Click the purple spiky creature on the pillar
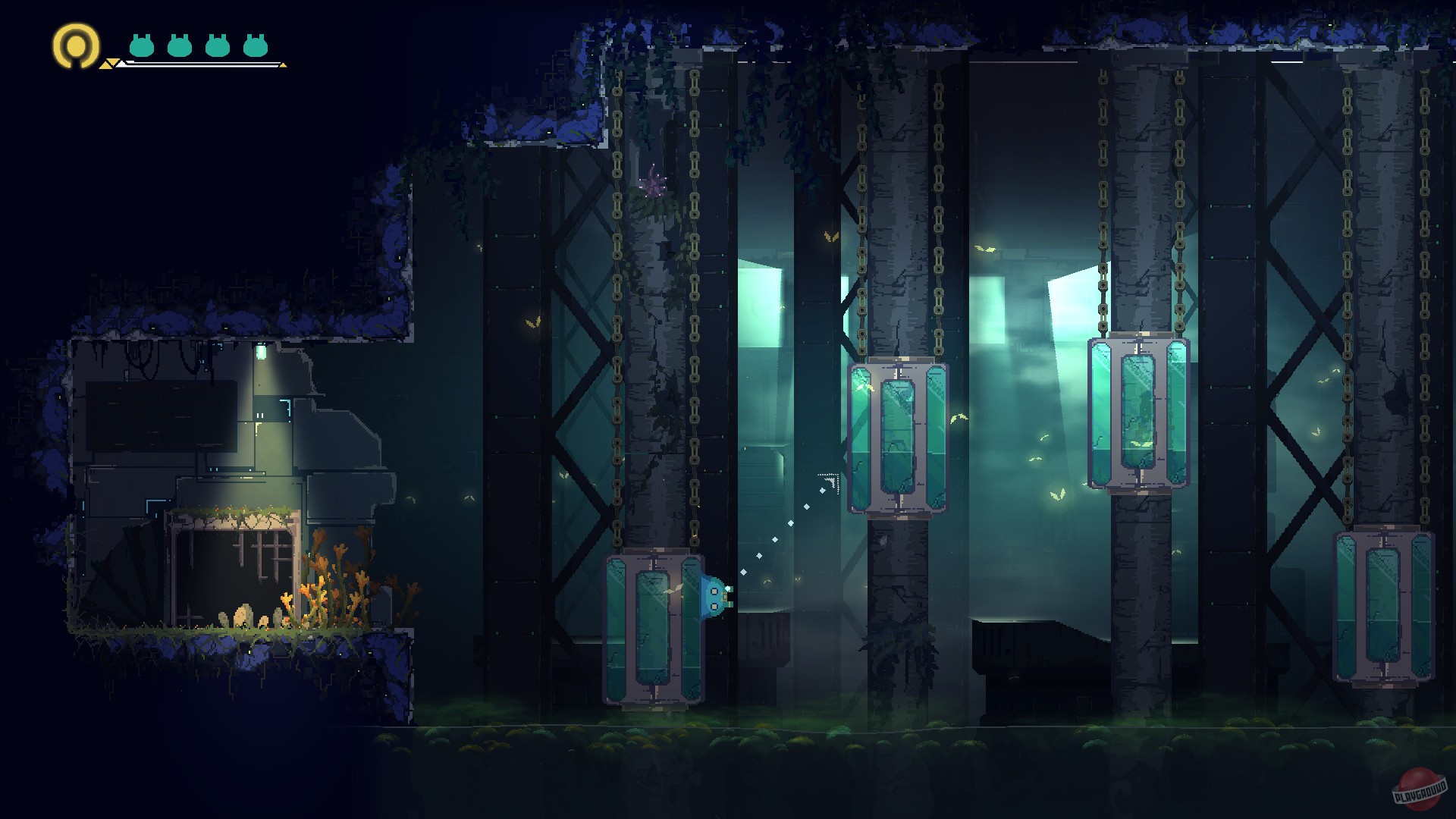This screenshot has width=1456, height=819. click(x=653, y=181)
